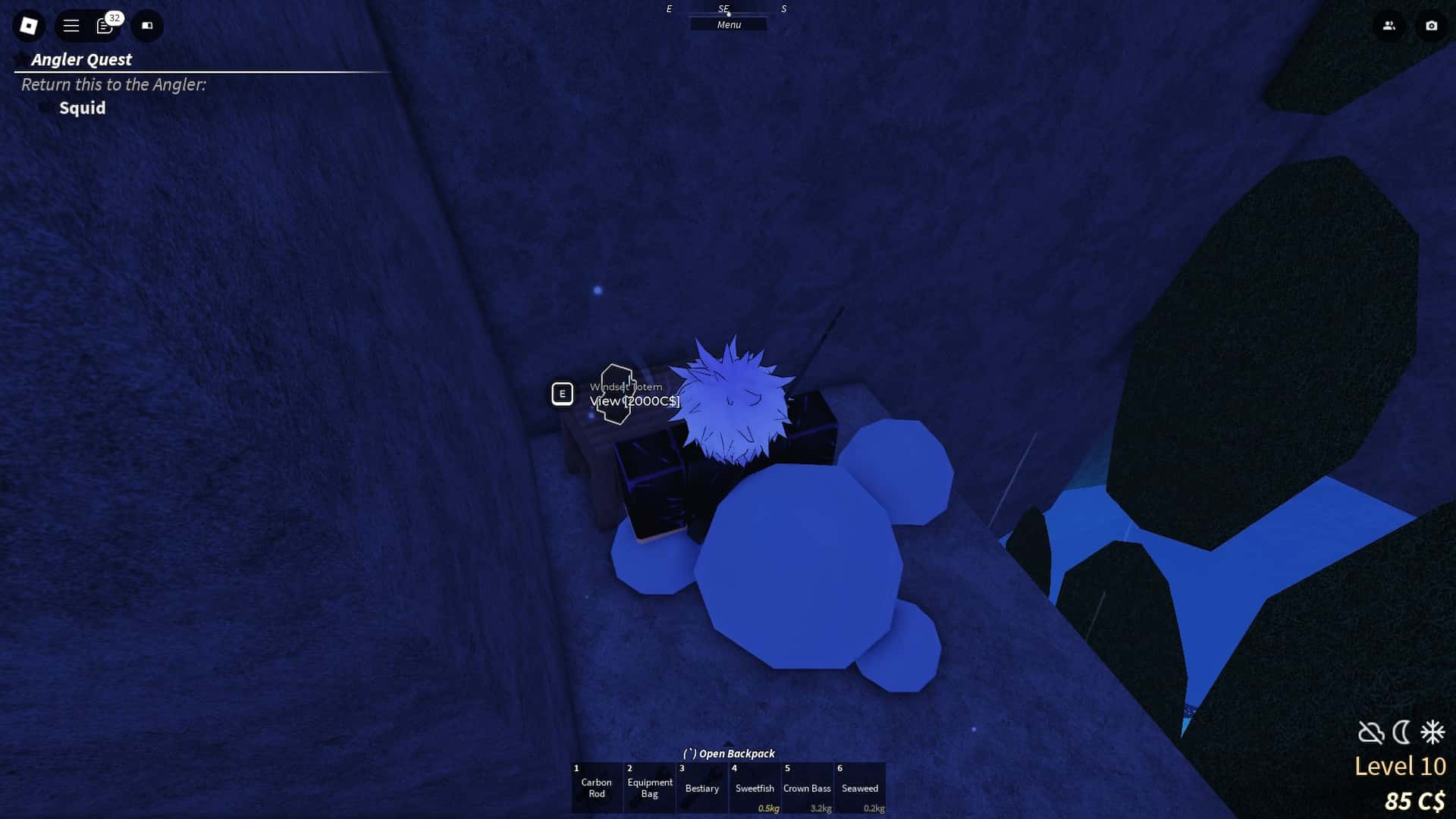Open the friends list icon top right
1456x819 pixels.
tap(1388, 26)
